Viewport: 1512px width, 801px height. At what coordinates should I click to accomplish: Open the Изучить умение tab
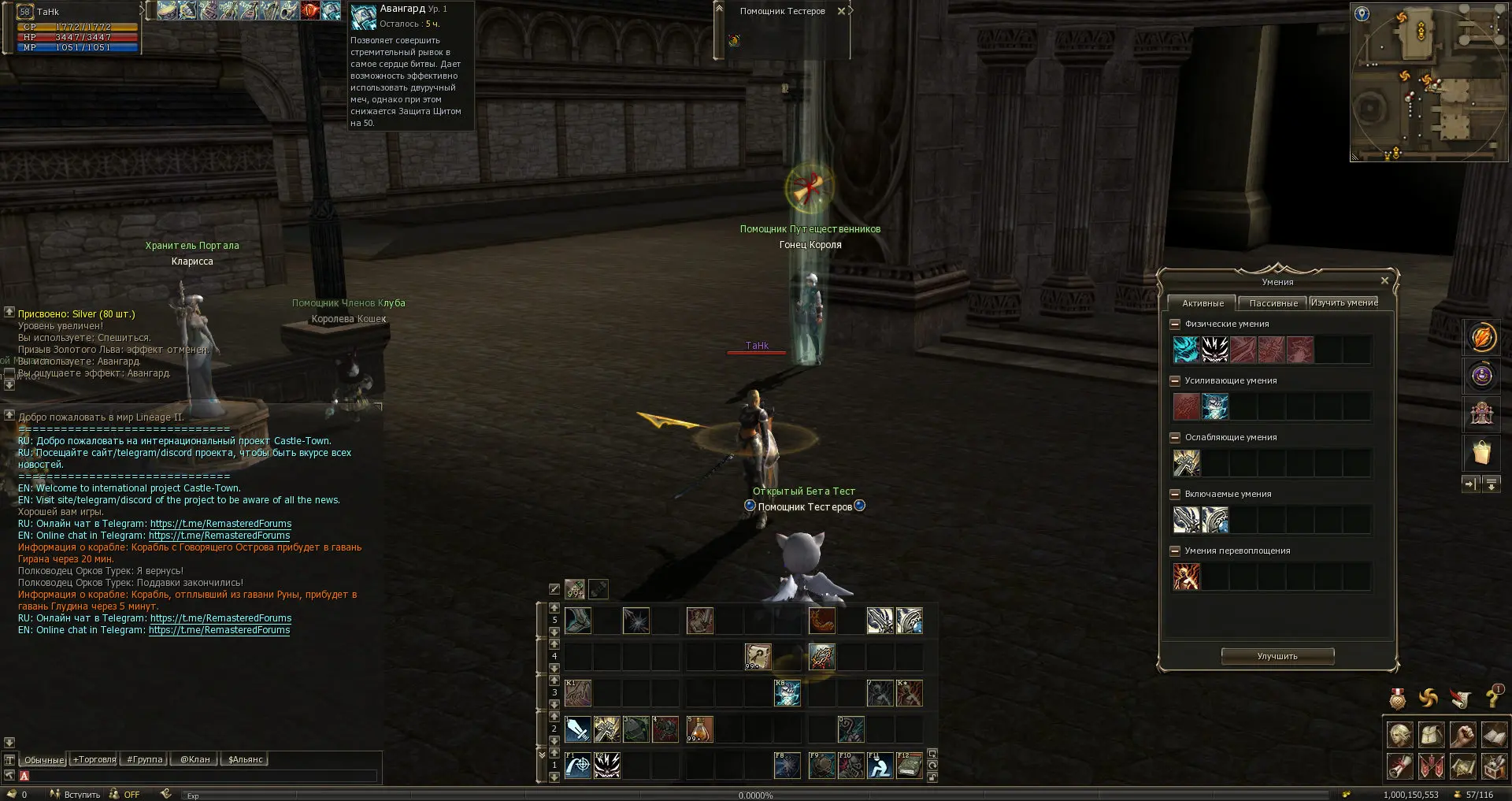tap(1343, 303)
